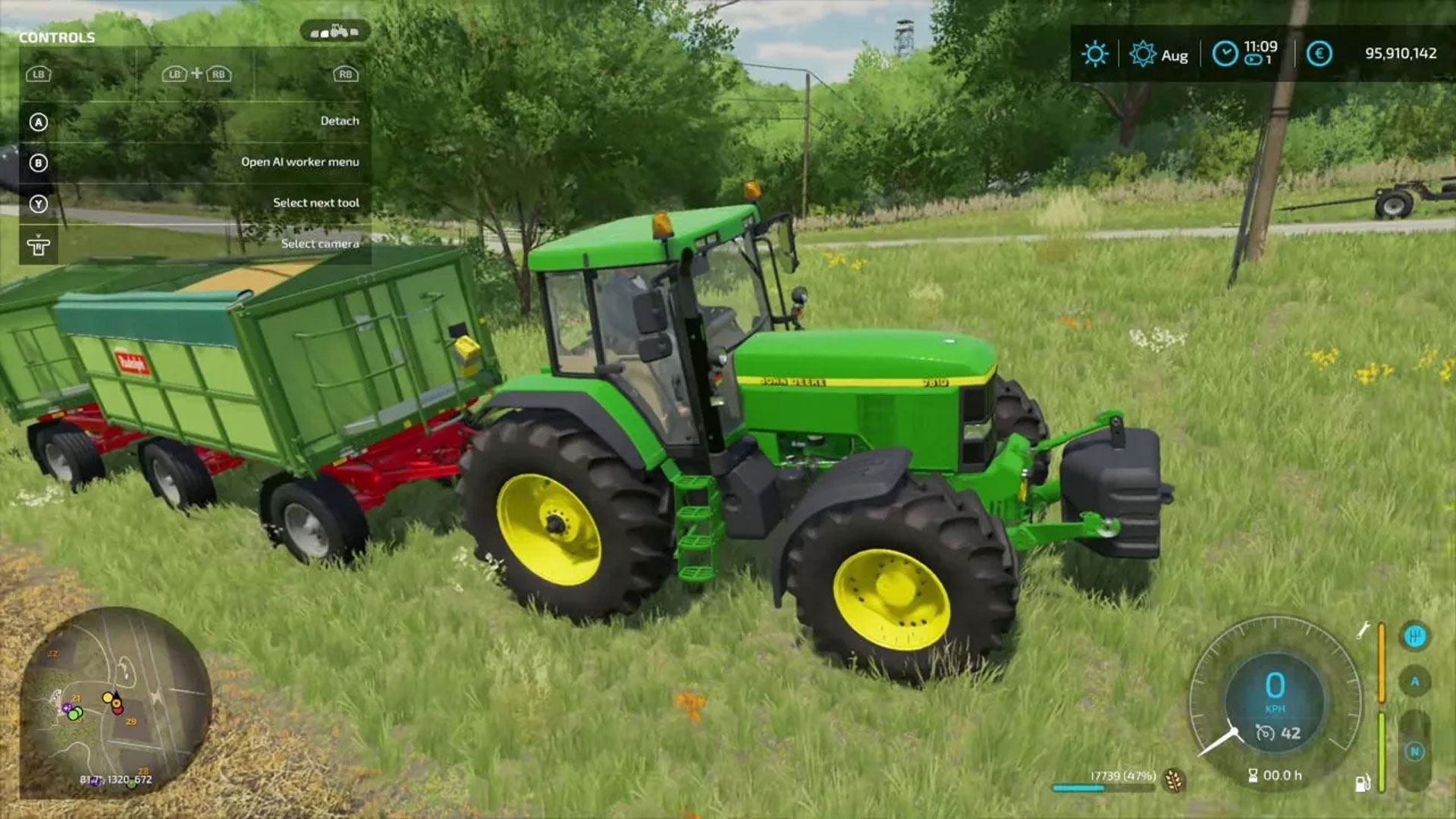Activate the cruise control speed icon
1456x819 pixels.
(1265, 733)
